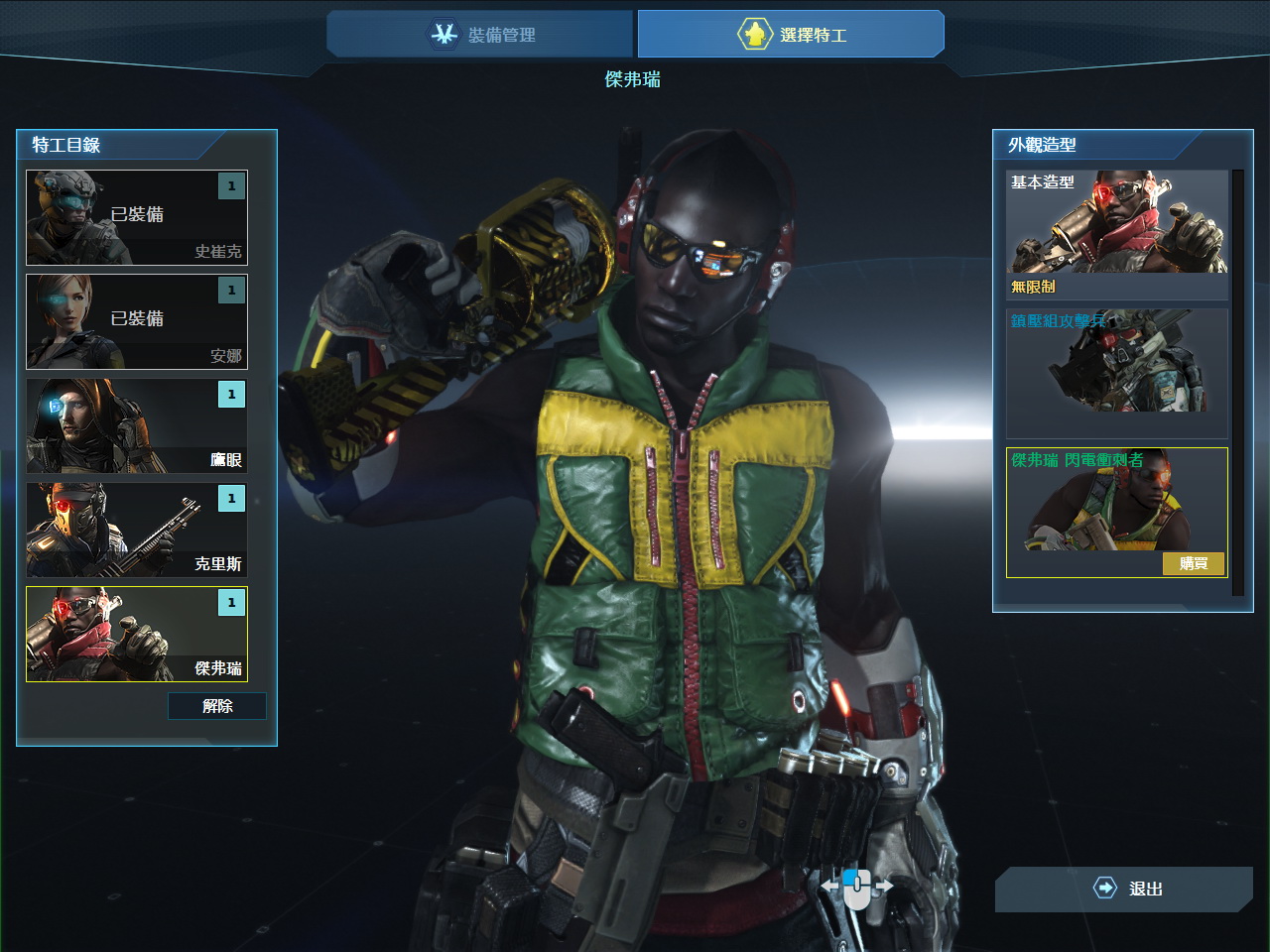Viewport: 1270px width, 952px height.
Task: Choose the 傑弗瑞 agent card
Action: (x=137, y=634)
